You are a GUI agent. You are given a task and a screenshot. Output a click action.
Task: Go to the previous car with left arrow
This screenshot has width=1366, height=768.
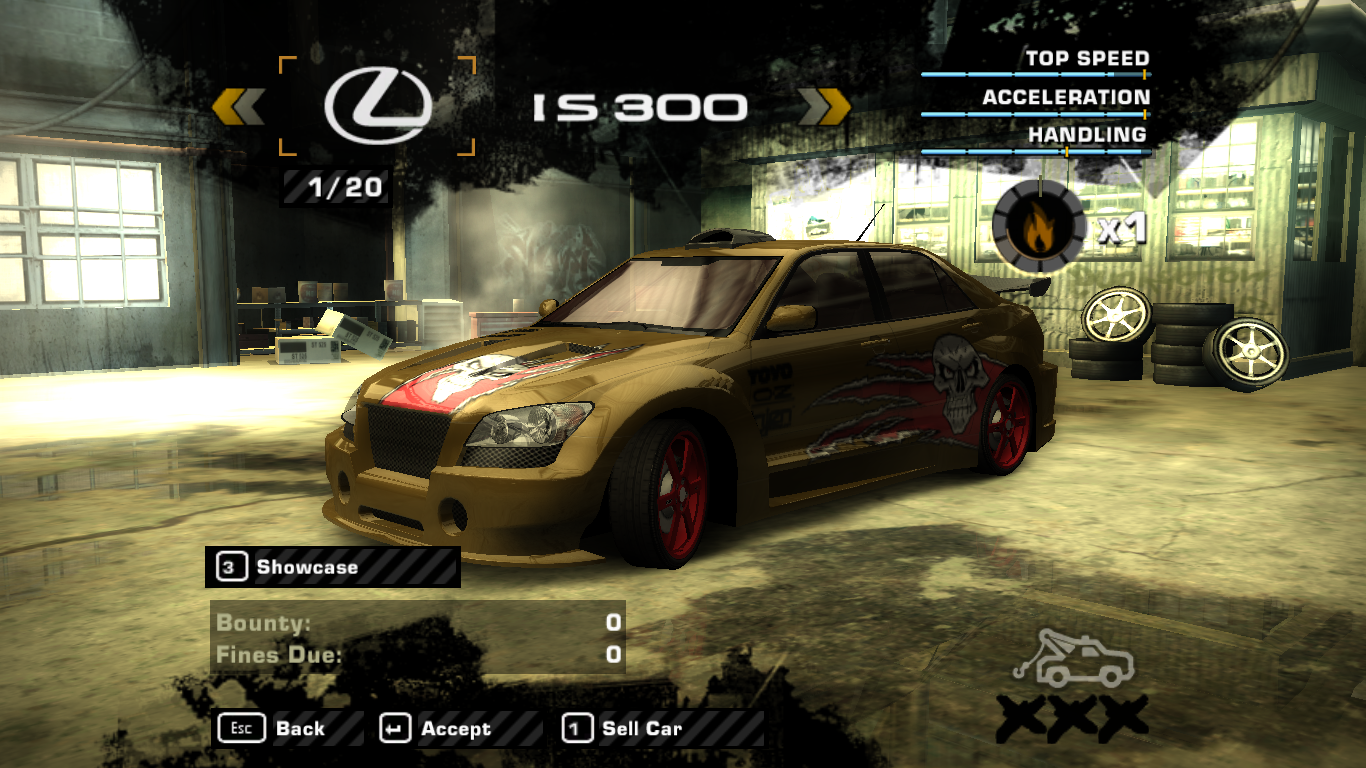[x=238, y=107]
